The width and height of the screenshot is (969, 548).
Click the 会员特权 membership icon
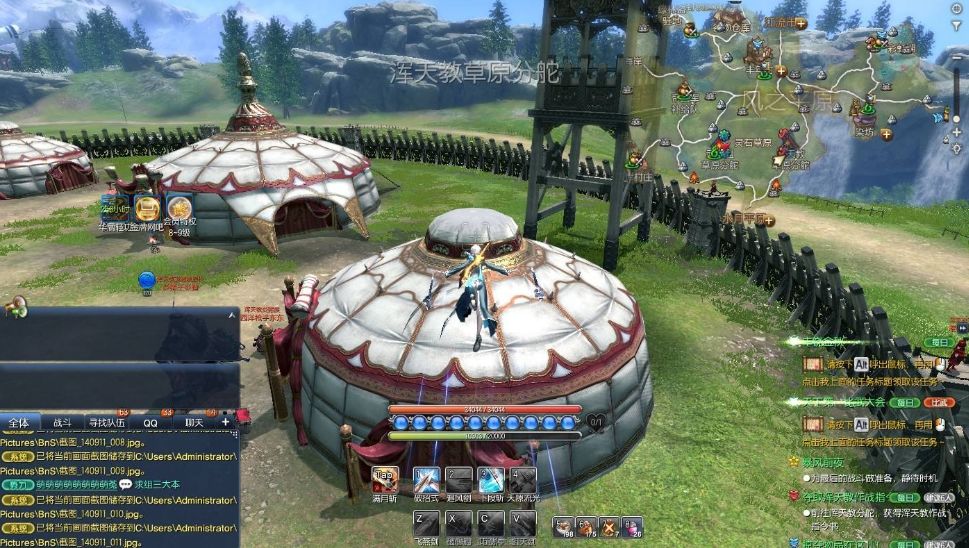pos(179,209)
